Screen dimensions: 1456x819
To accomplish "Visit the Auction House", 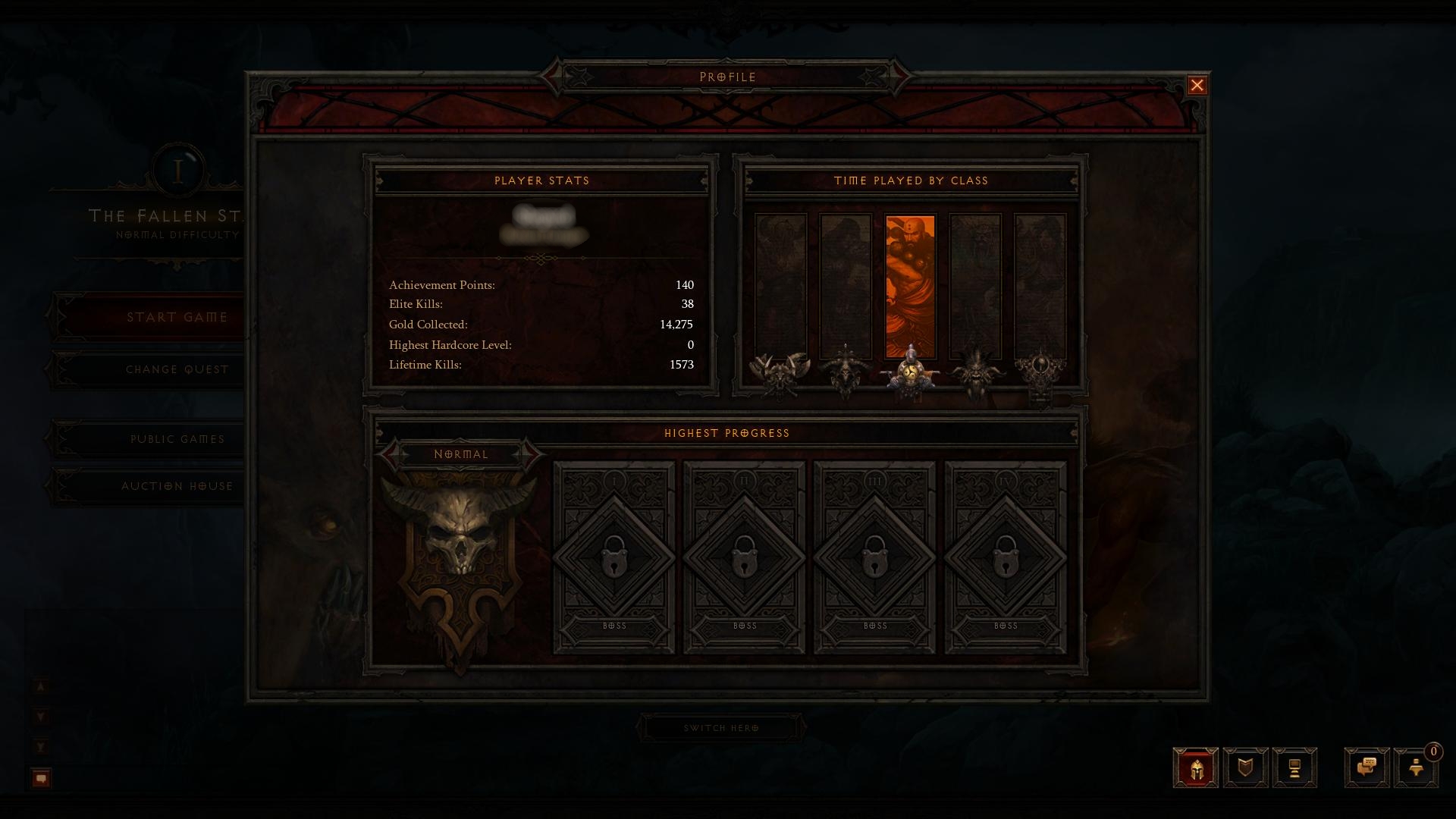I will [x=177, y=486].
